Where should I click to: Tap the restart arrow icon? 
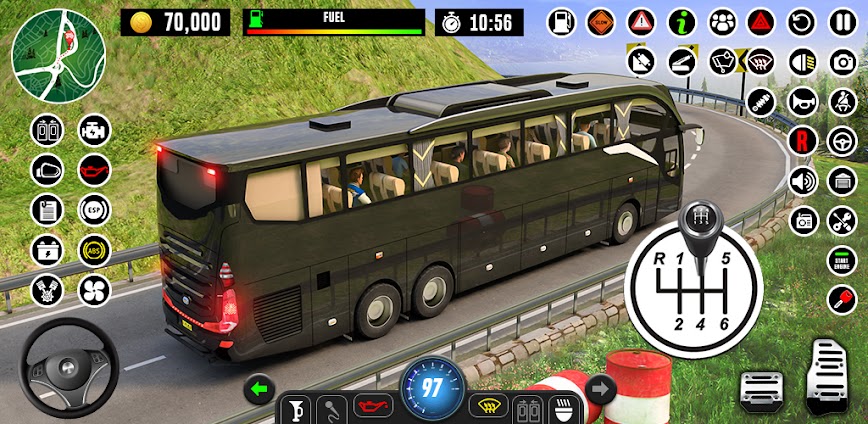pyautogui.click(x=802, y=21)
